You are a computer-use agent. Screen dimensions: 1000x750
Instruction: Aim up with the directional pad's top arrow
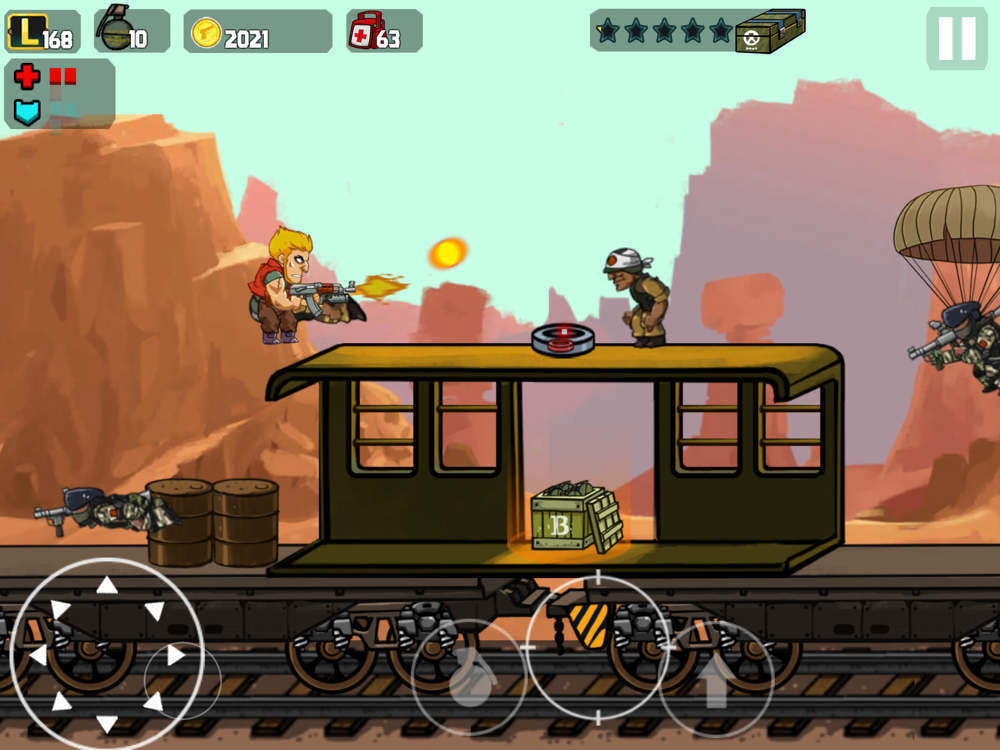(106, 585)
